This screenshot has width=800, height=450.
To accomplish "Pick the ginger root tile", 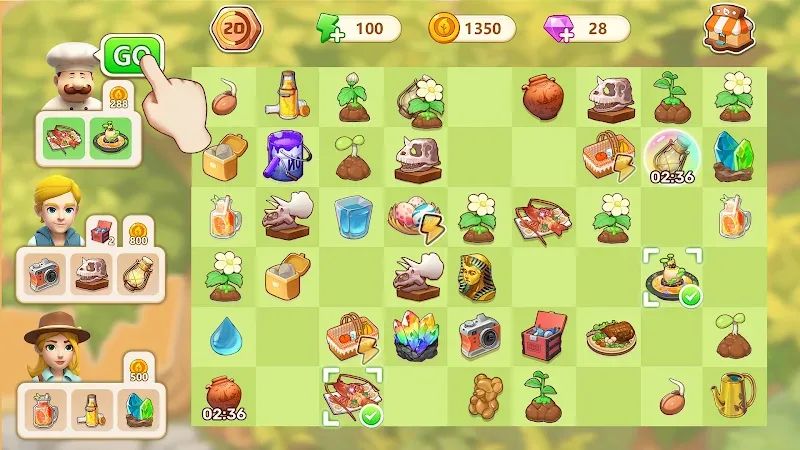I will 478,397.
